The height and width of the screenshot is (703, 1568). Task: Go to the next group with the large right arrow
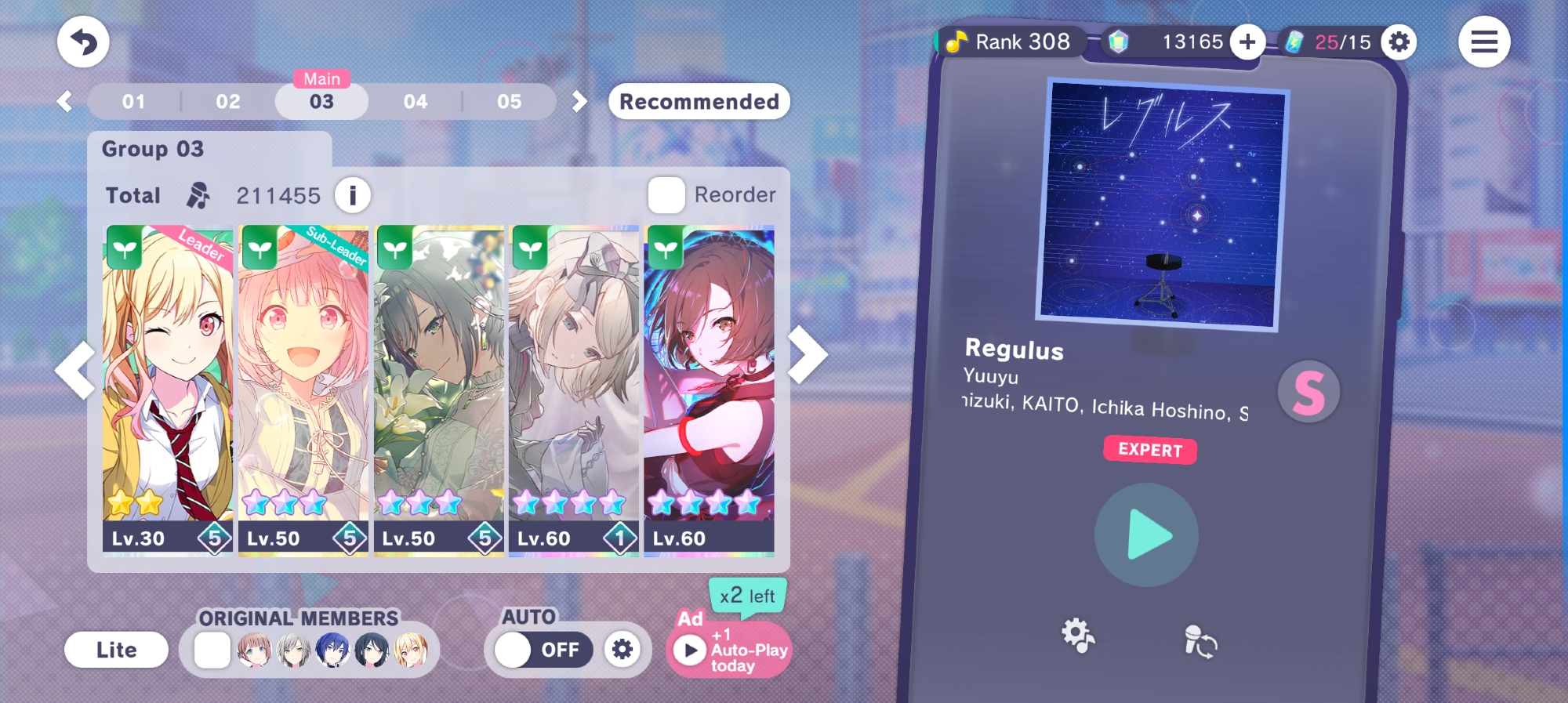pos(808,355)
